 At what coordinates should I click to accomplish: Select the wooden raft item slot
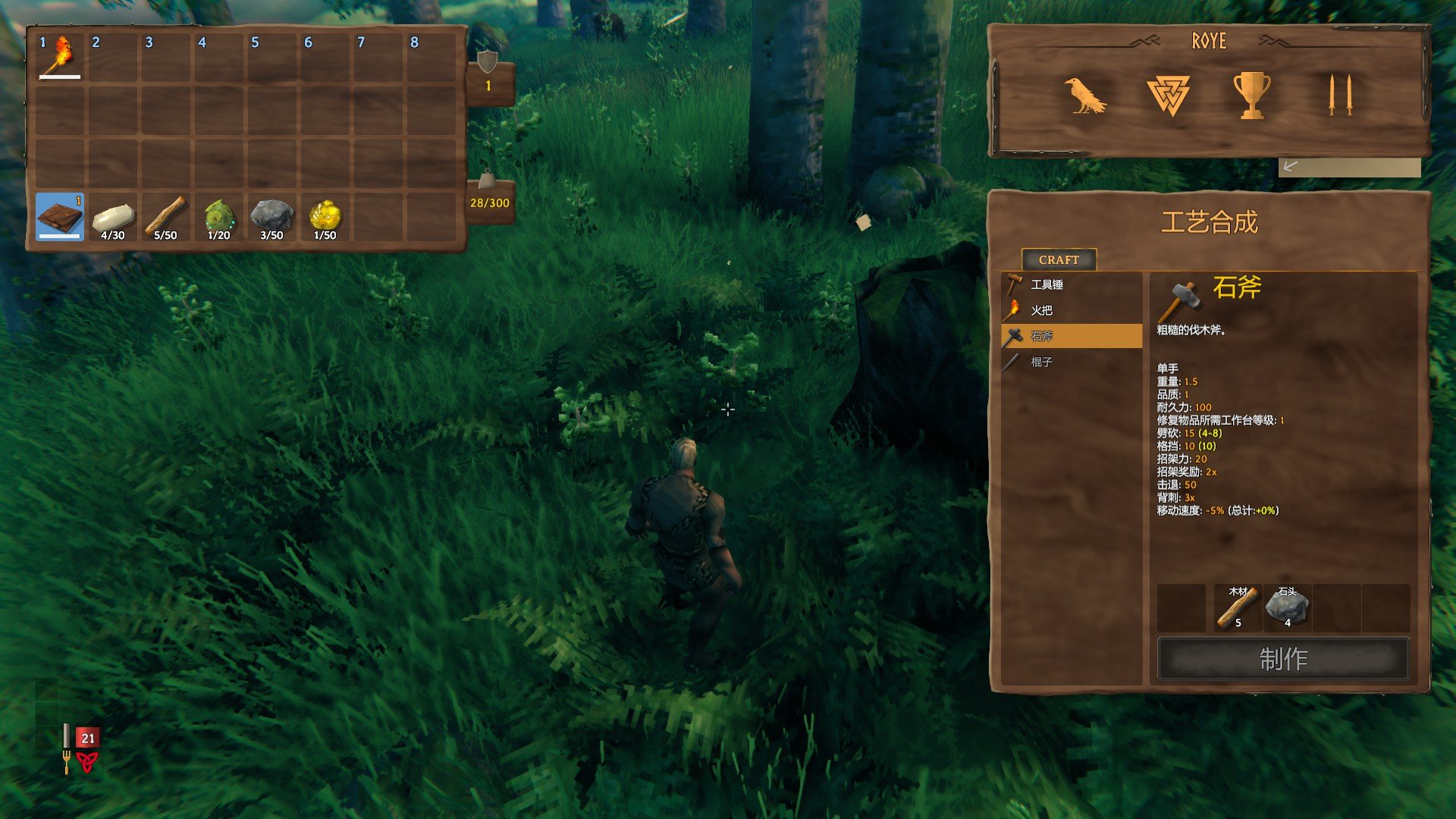click(x=60, y=216)
